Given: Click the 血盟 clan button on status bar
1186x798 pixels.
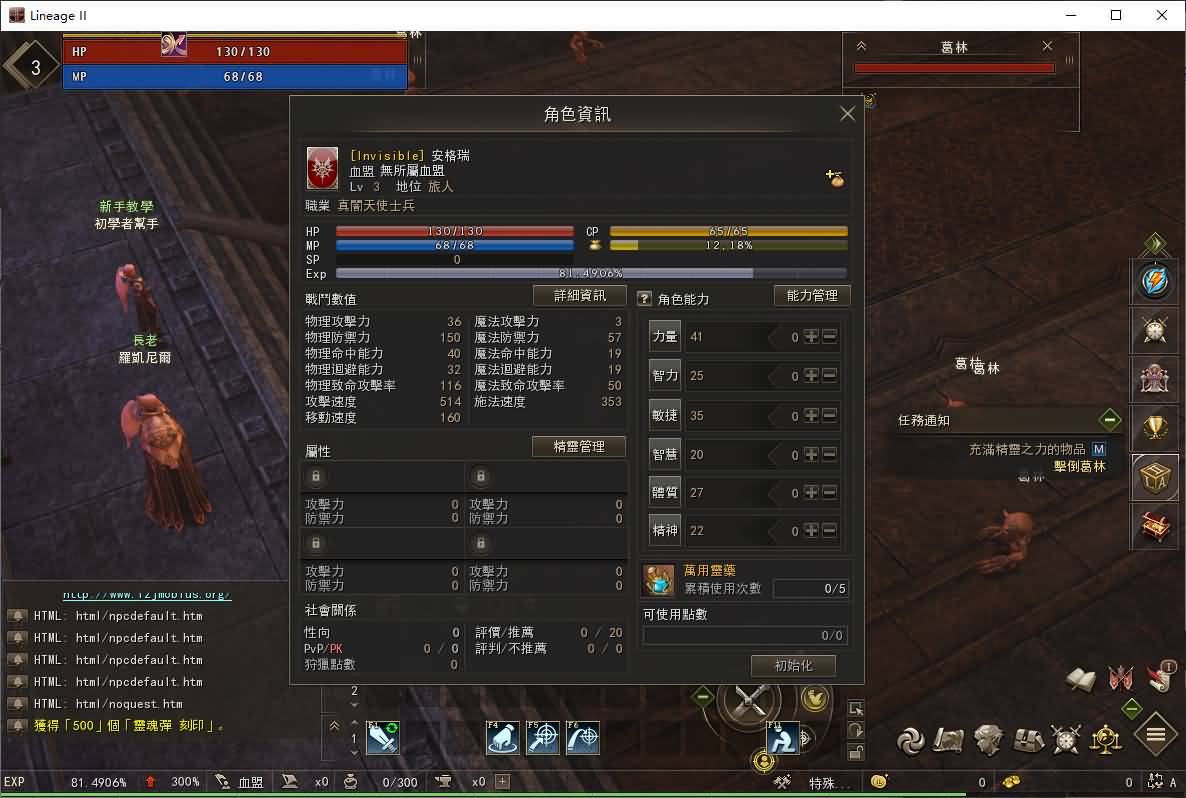Looking at the screenshot, I should coord(251,782).
